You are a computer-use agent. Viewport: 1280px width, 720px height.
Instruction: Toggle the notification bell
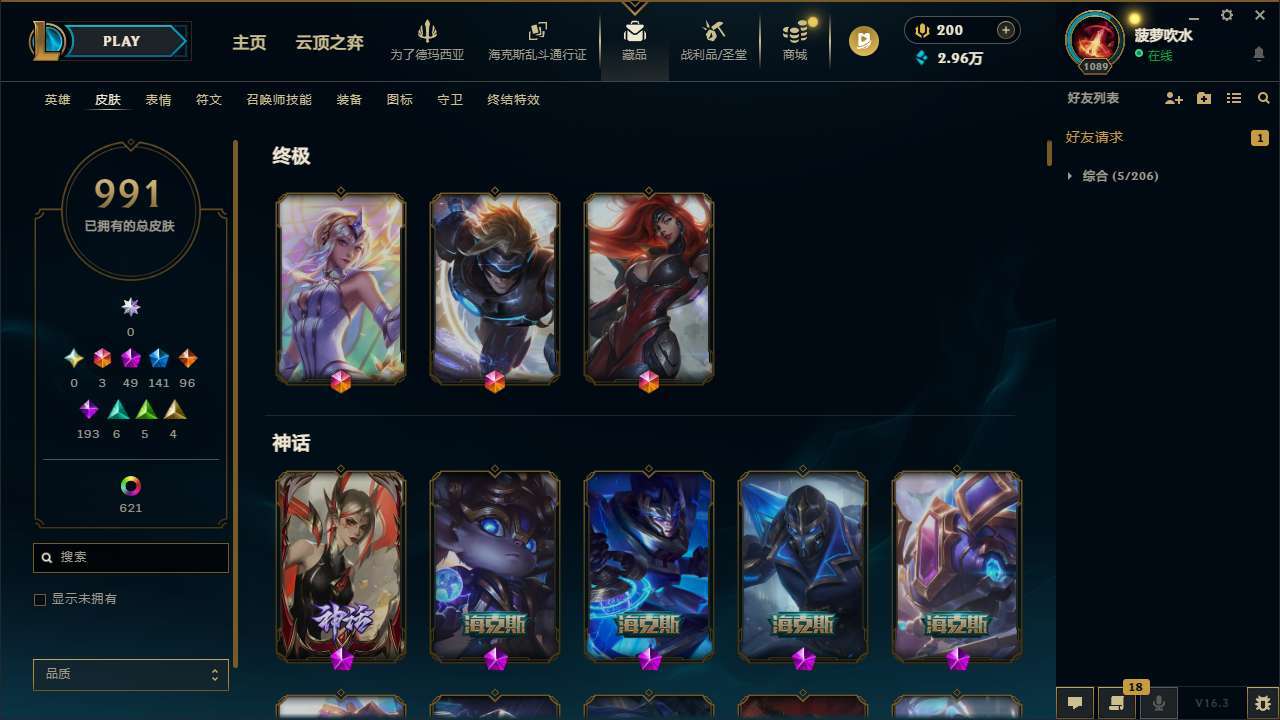tap(1258, 54)
